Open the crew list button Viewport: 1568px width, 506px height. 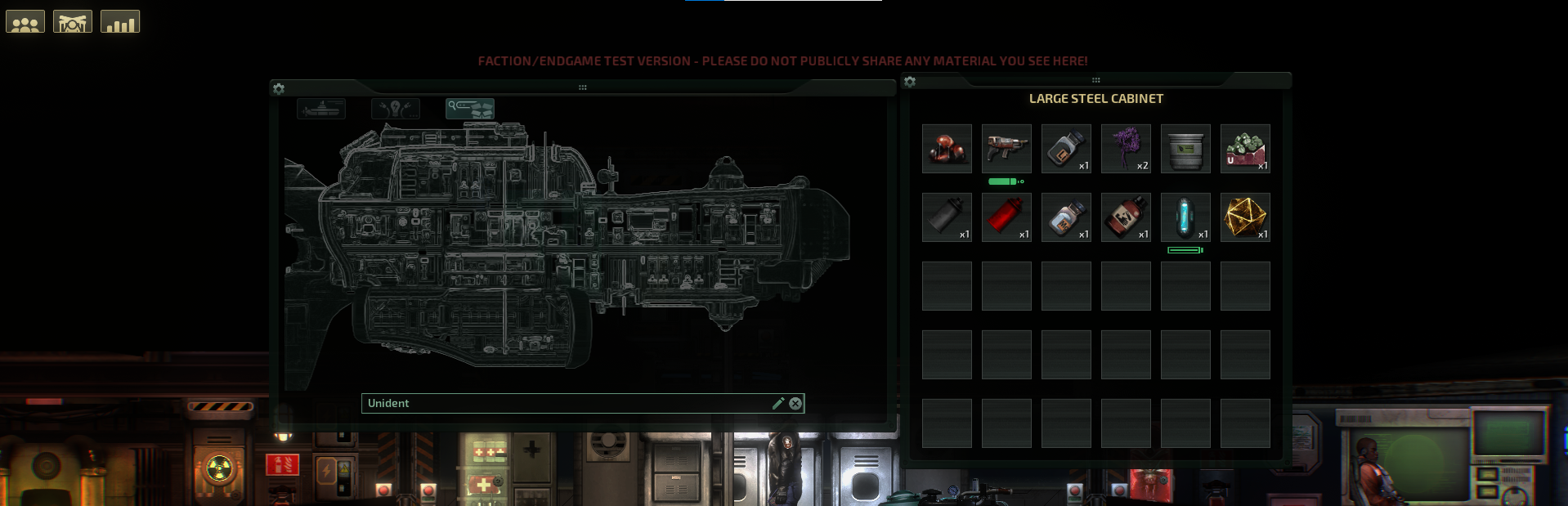pyautogui.click(x=25, y=22)
